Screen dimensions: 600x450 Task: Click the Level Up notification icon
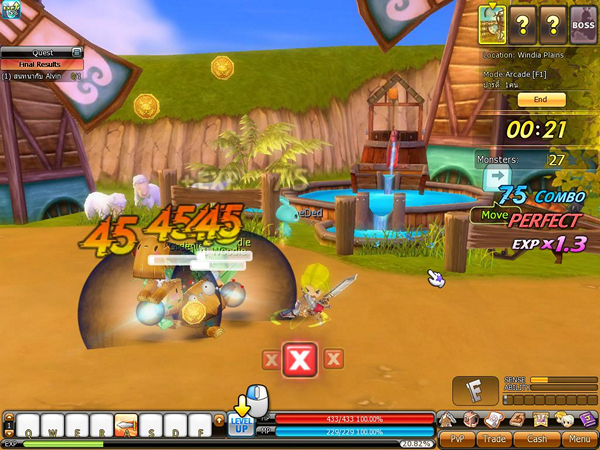coord(241,424)
